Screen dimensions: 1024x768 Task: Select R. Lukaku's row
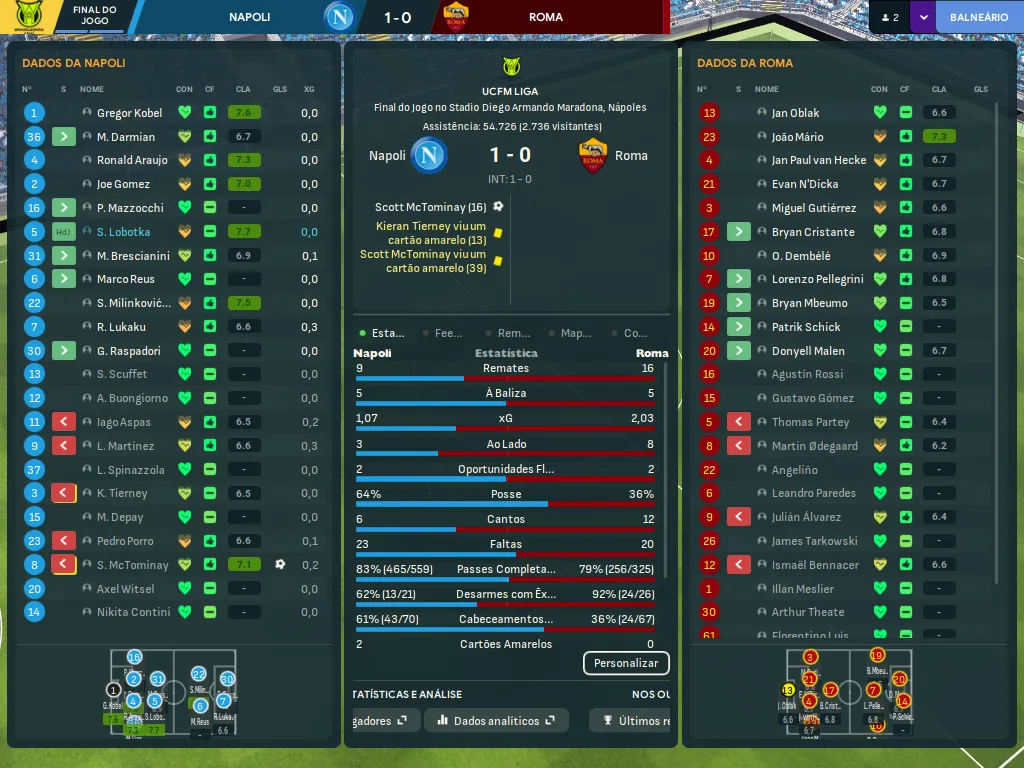[x=121, y=327]
